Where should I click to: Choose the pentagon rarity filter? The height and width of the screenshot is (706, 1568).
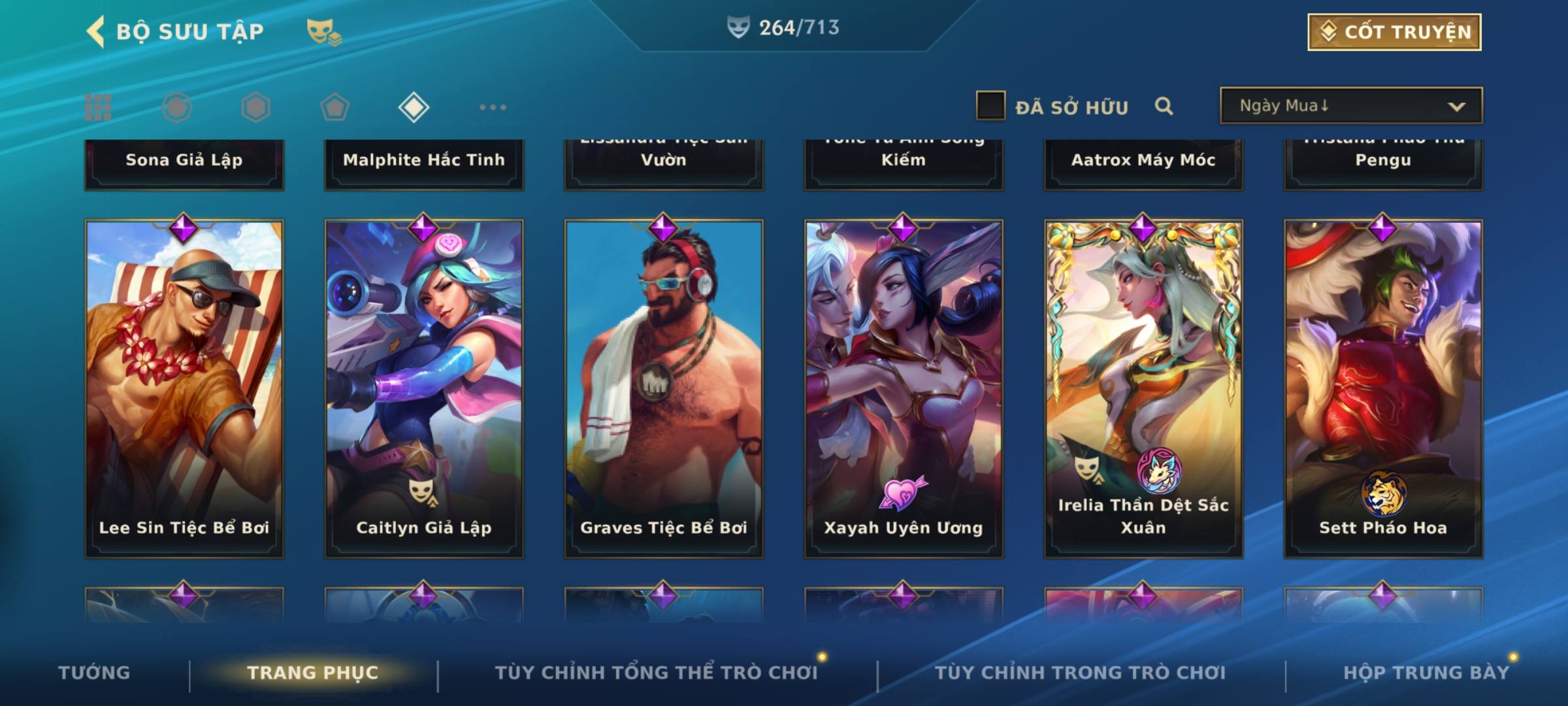tap(335, 107)
